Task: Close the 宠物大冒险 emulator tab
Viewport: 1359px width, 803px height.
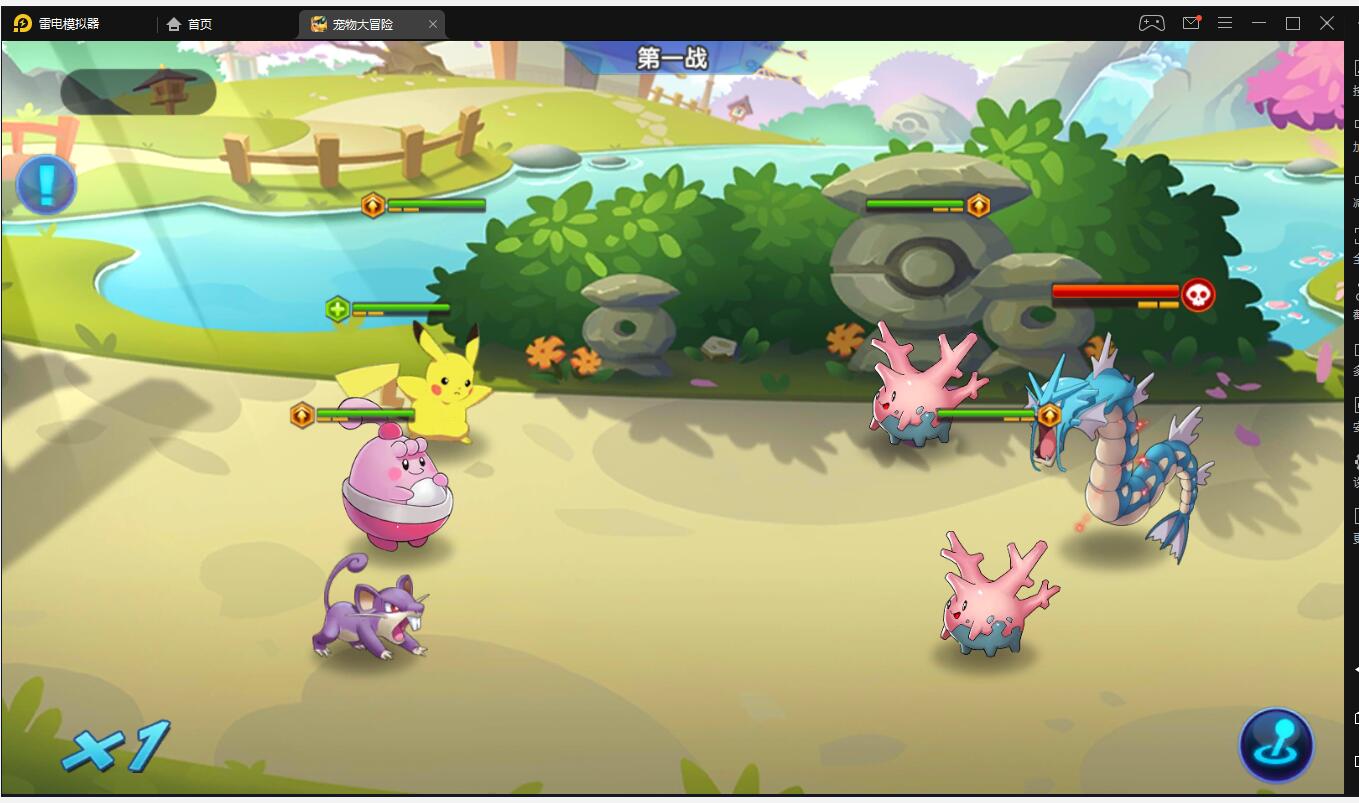Action: tap(433, 24)
